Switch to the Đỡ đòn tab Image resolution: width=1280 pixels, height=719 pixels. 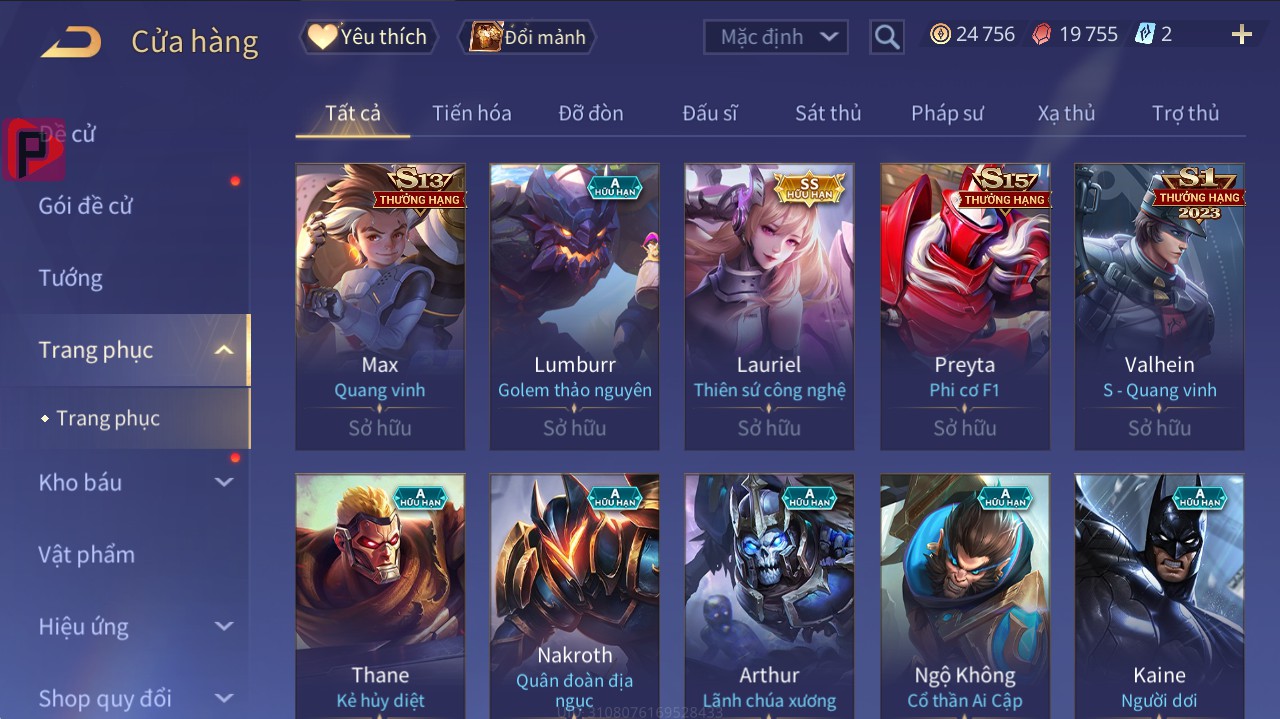point(590,113)
